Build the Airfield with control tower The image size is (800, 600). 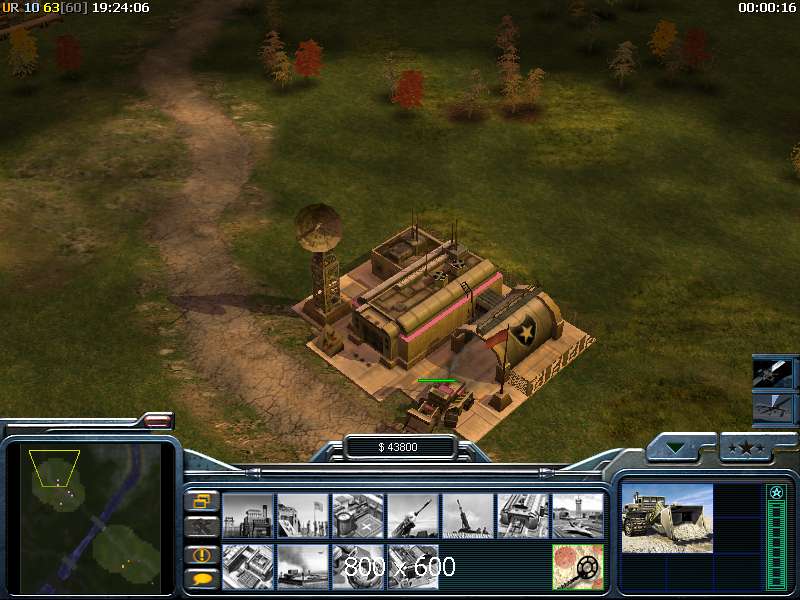click(x=578, y=516)
